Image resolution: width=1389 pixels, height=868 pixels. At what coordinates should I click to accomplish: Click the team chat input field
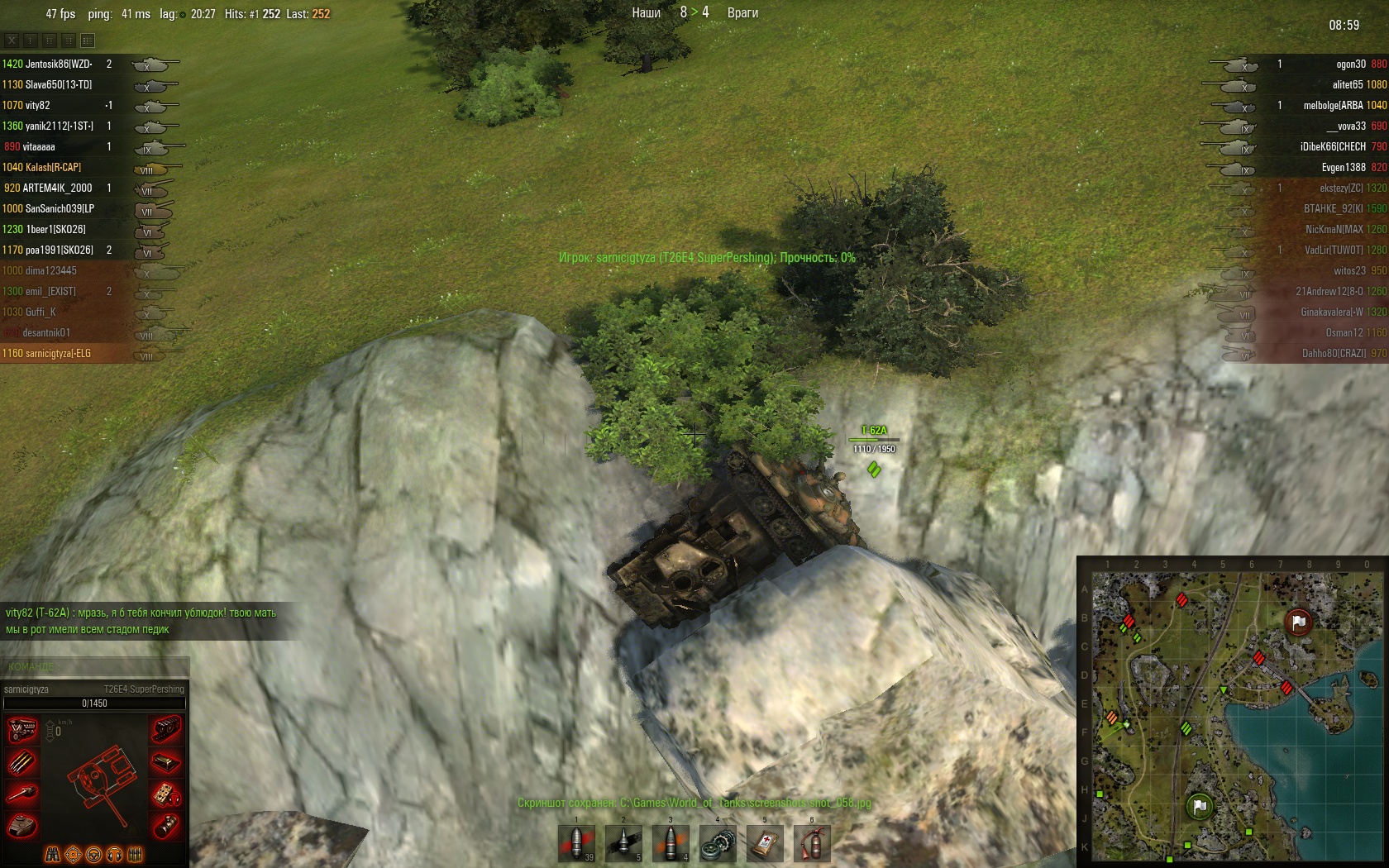(x=95, y=666)
